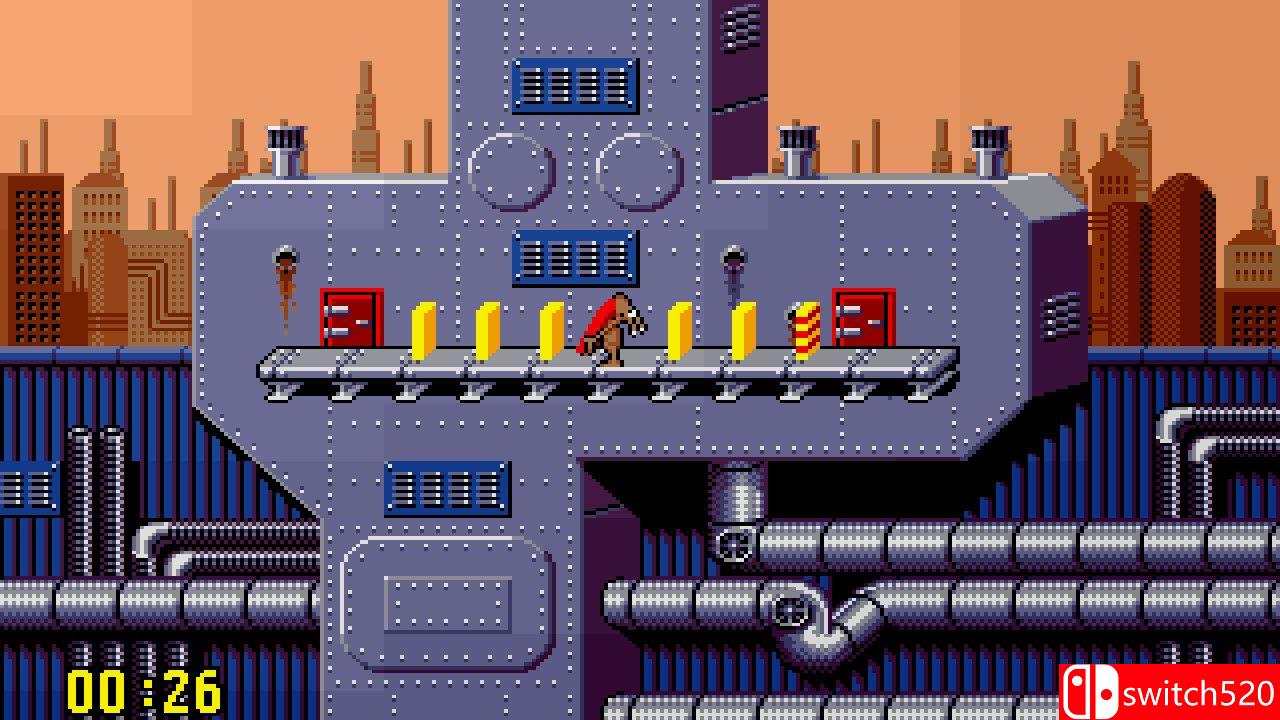Click the fan valve on the vertical pipe
The height and width of the screenshot is (720, 1280).
735,545
